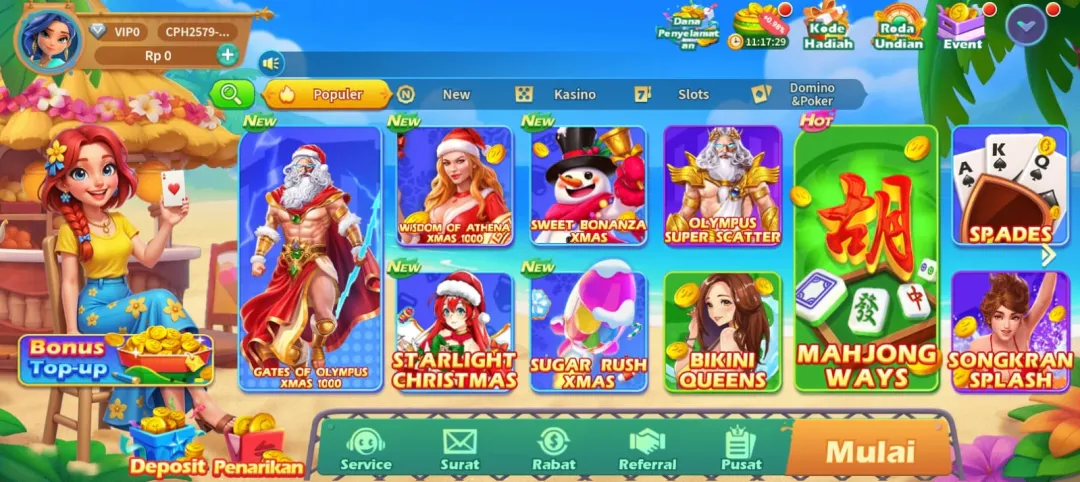Choose the Sweet Bonanza Xmas game
The height and width of the screenshot is (482, 1080).
tap(588, 187)
